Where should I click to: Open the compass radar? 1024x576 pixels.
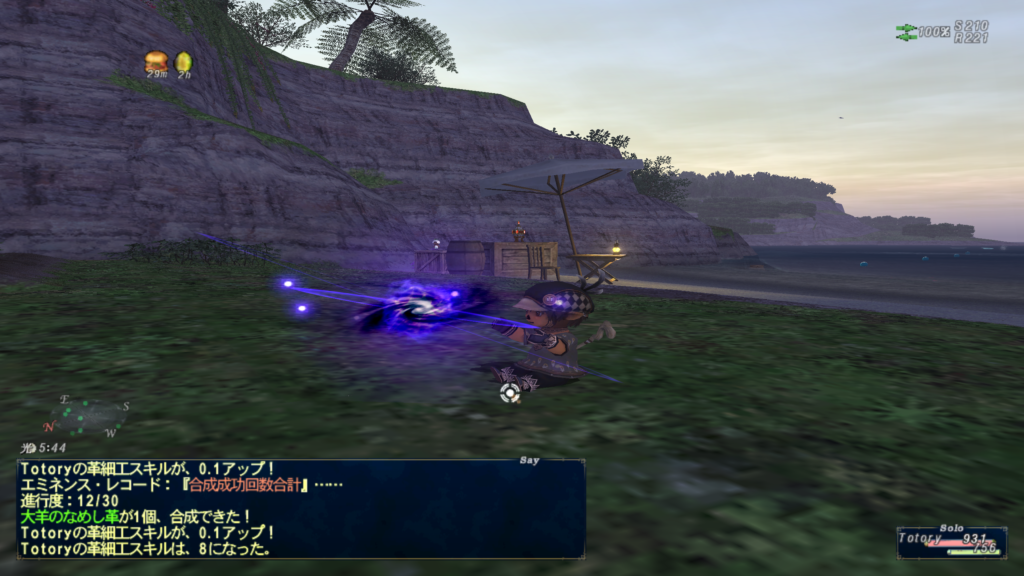point(85,416)
